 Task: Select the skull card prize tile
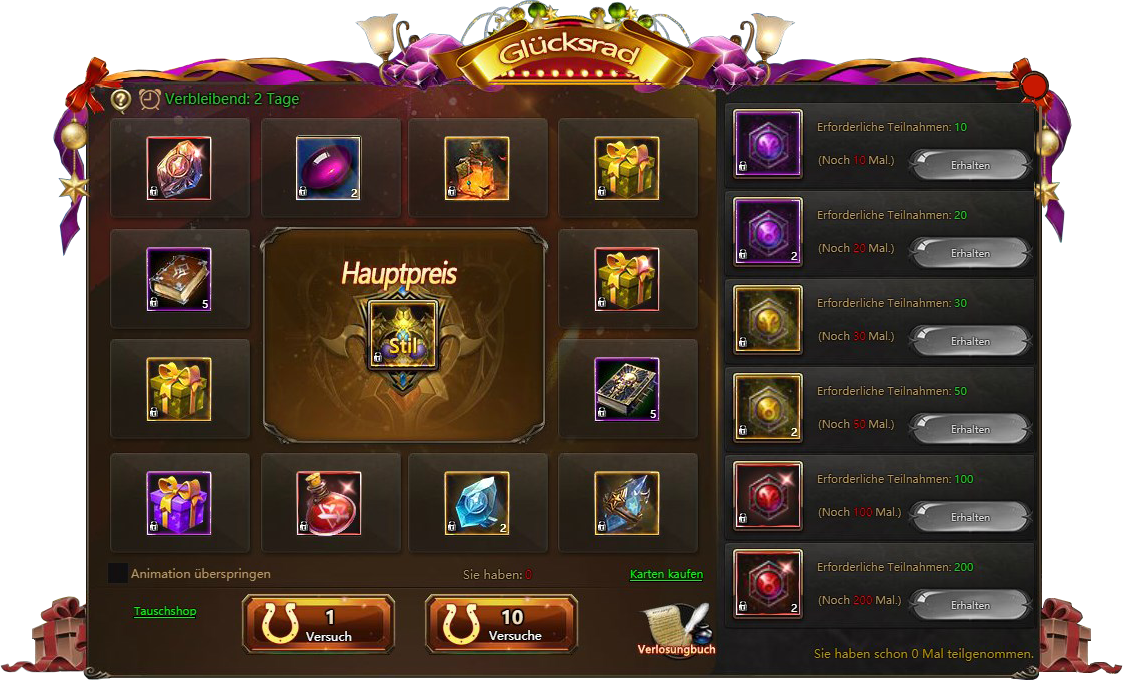[x=627, y=389]
